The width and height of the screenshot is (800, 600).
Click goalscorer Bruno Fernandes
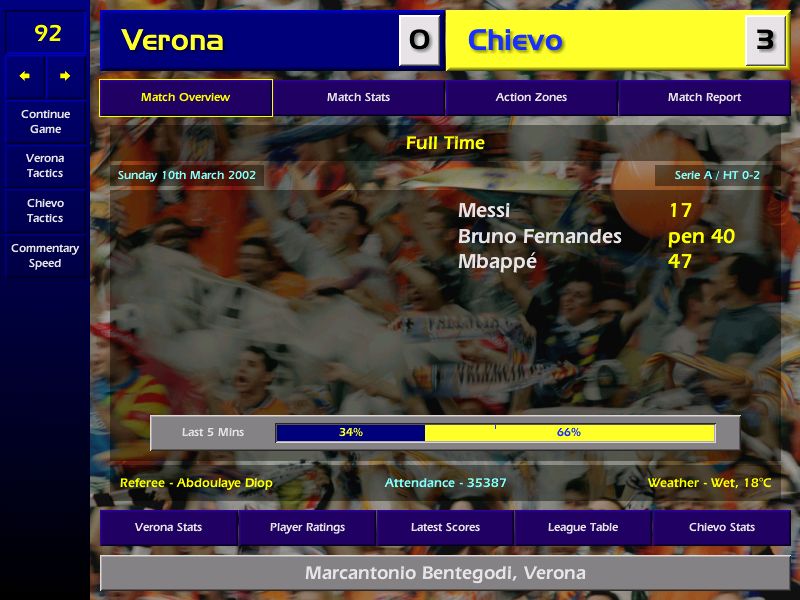[539, 237]
